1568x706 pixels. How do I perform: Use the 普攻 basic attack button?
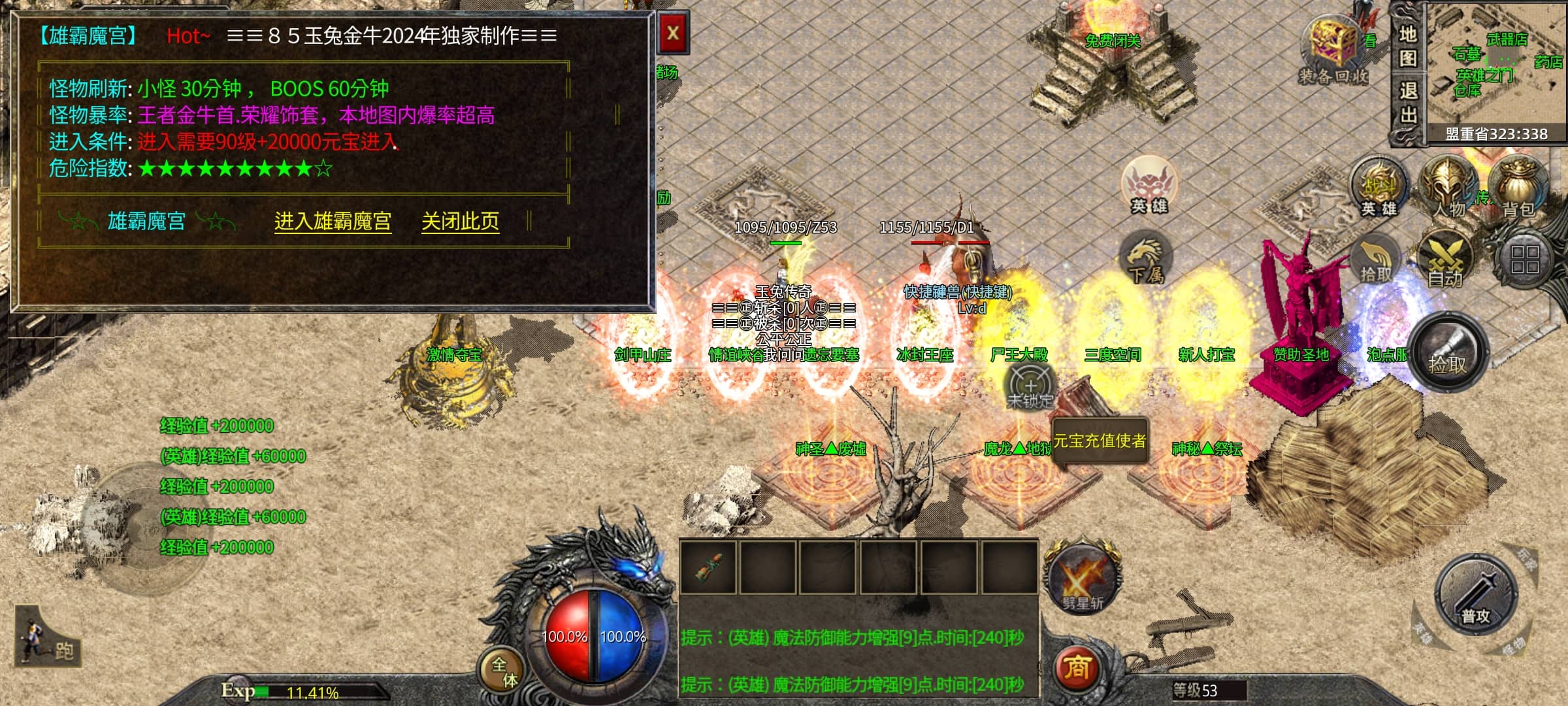click(1475, 595)
